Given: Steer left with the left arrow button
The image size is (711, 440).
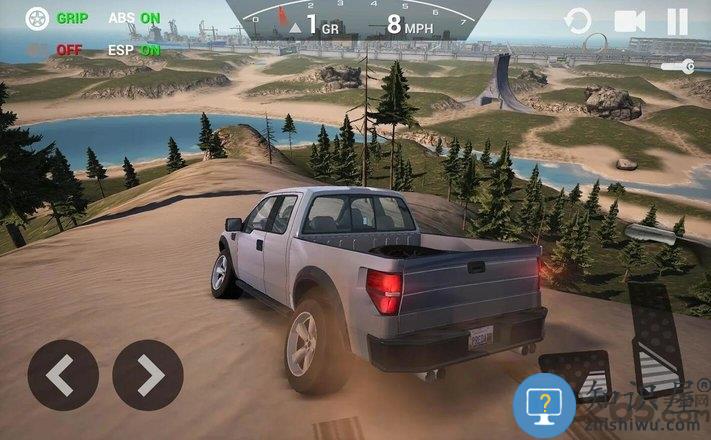Looking at the screenshot, I should [62, 375].
